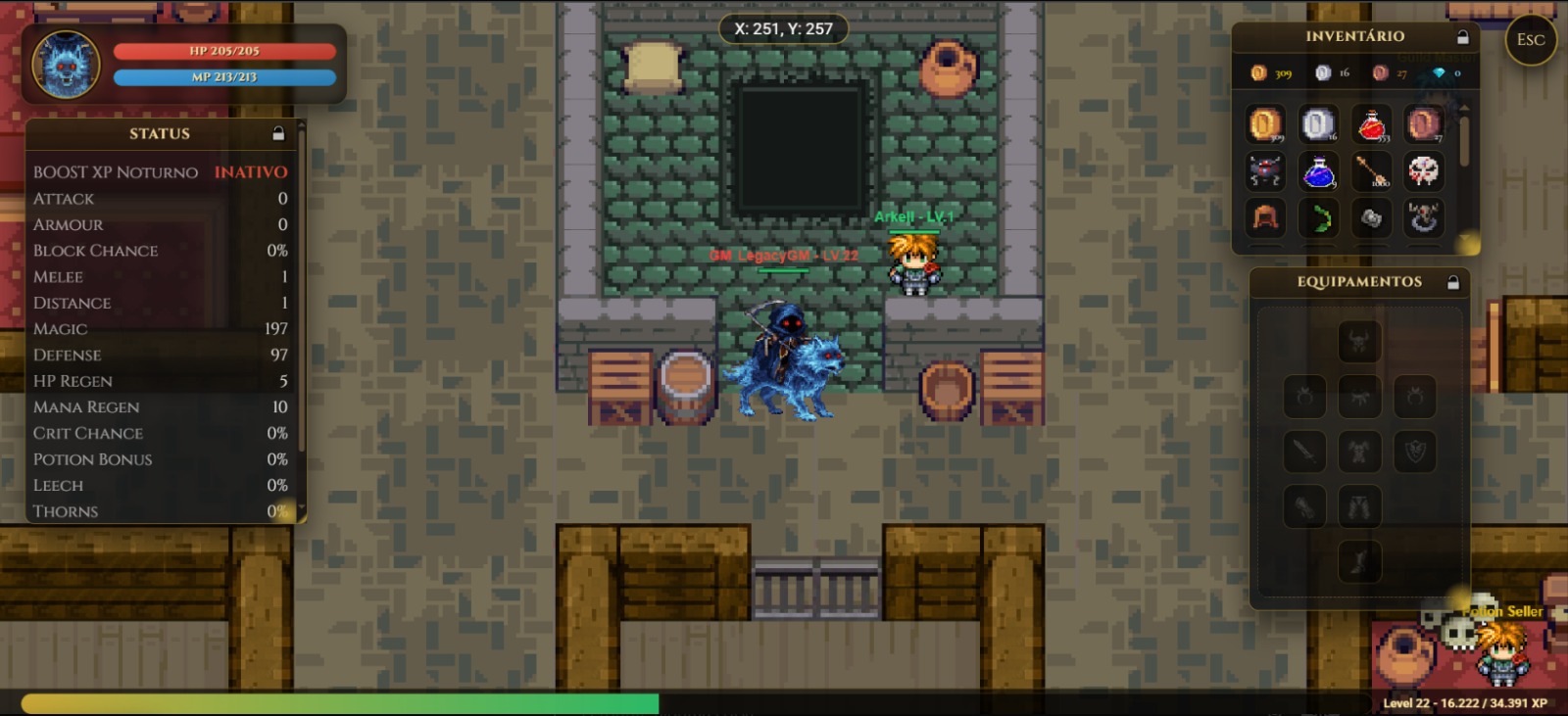Select the sword weapon slot in Equipamentos
This screenshot has width=1568, height=716.
(1305, 451)
